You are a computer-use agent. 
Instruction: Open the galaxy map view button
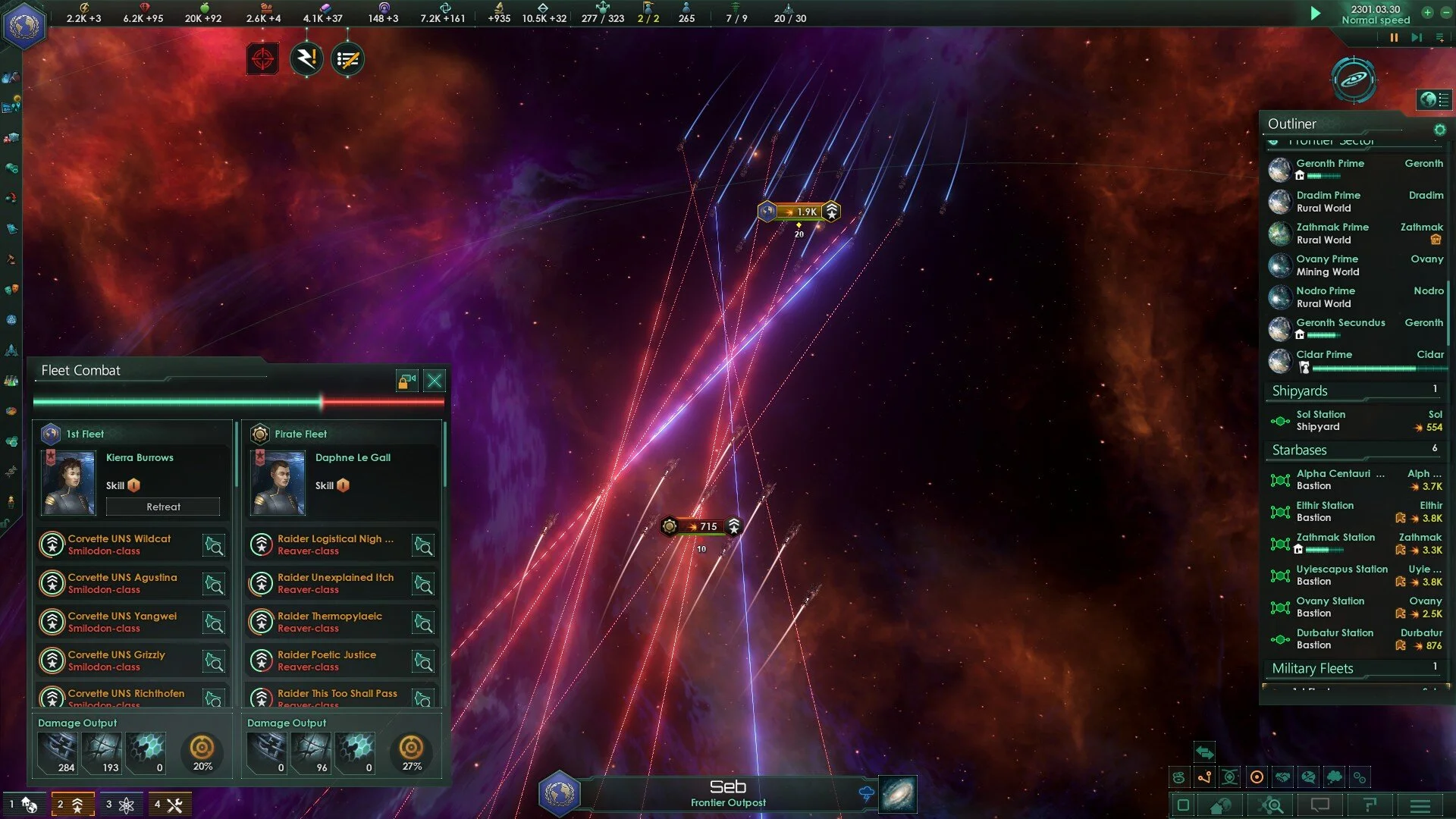click(x=898, y=794)
